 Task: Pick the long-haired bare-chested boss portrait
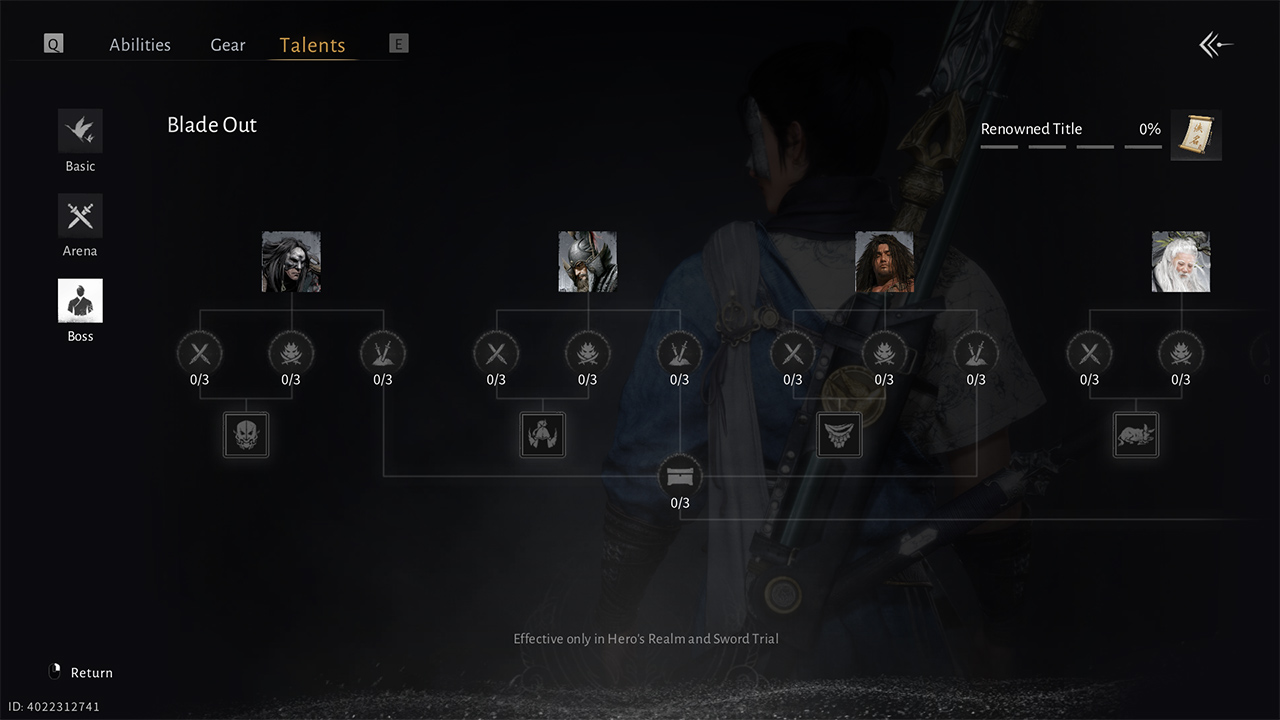(884, 262)
